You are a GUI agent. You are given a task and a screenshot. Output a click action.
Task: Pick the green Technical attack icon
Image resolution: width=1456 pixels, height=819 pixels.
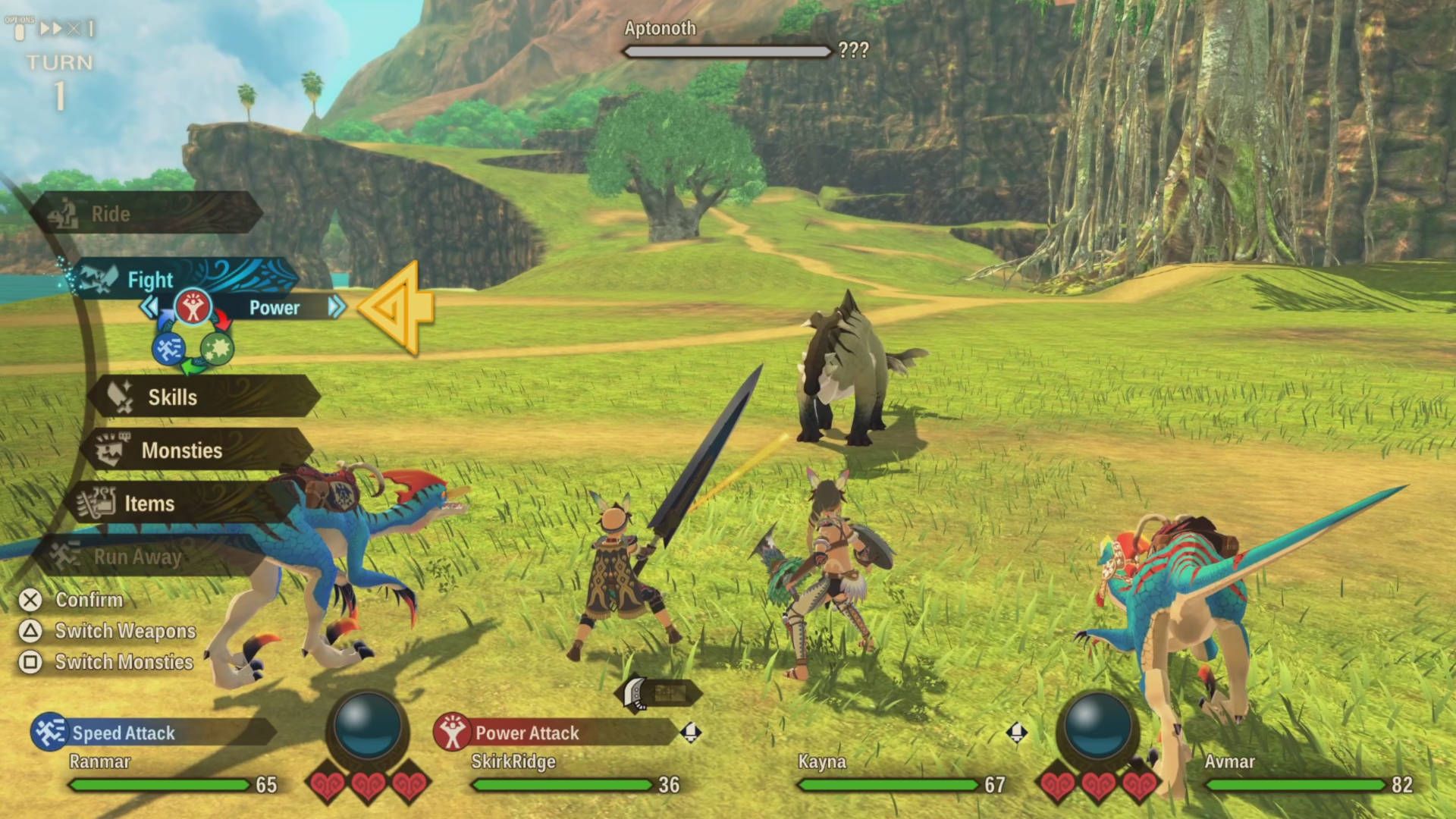[x=217, y=349]
